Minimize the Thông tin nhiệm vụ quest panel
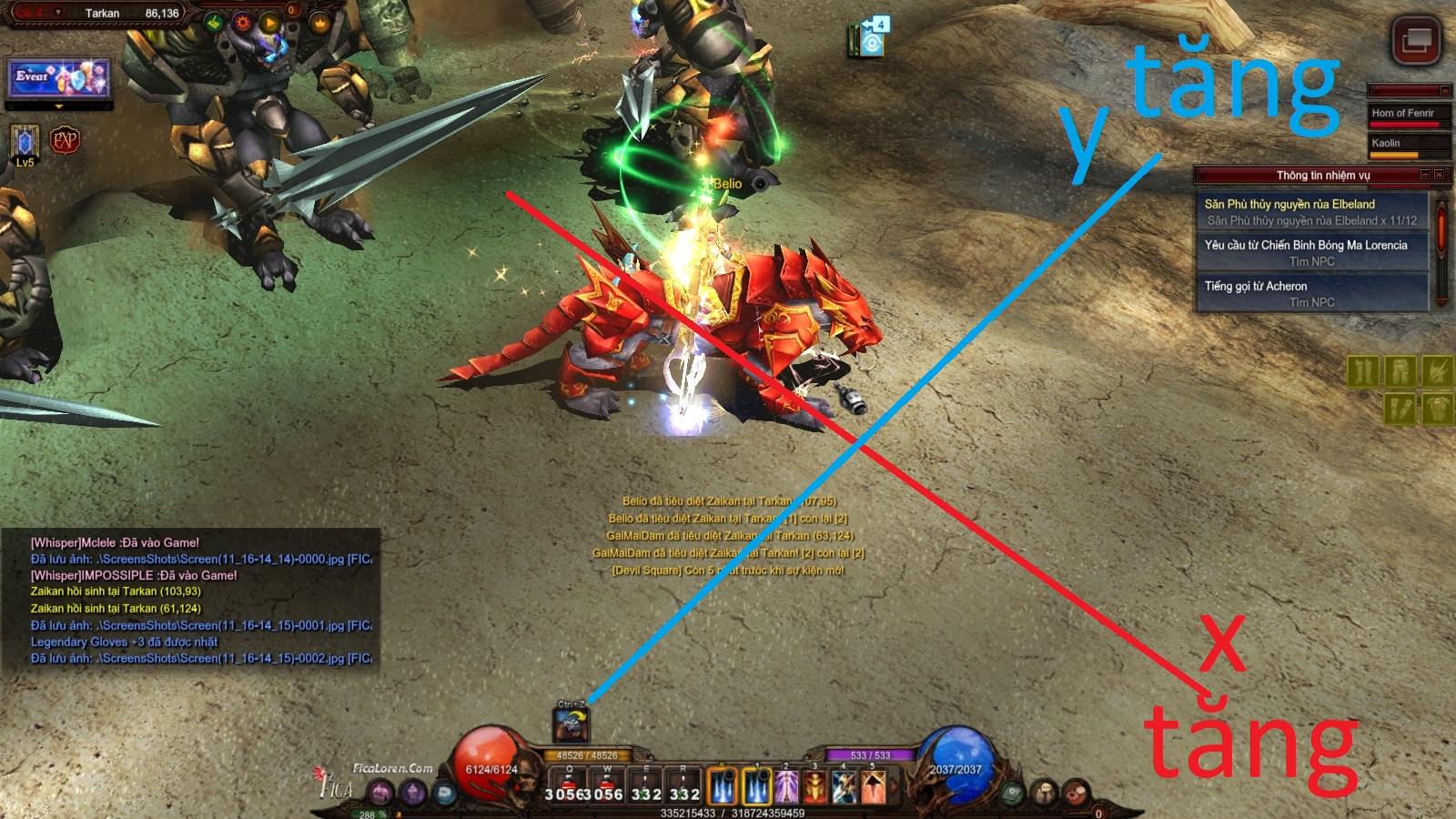The width and height of the screenshot is (1456, 819). coord(1425,175)
